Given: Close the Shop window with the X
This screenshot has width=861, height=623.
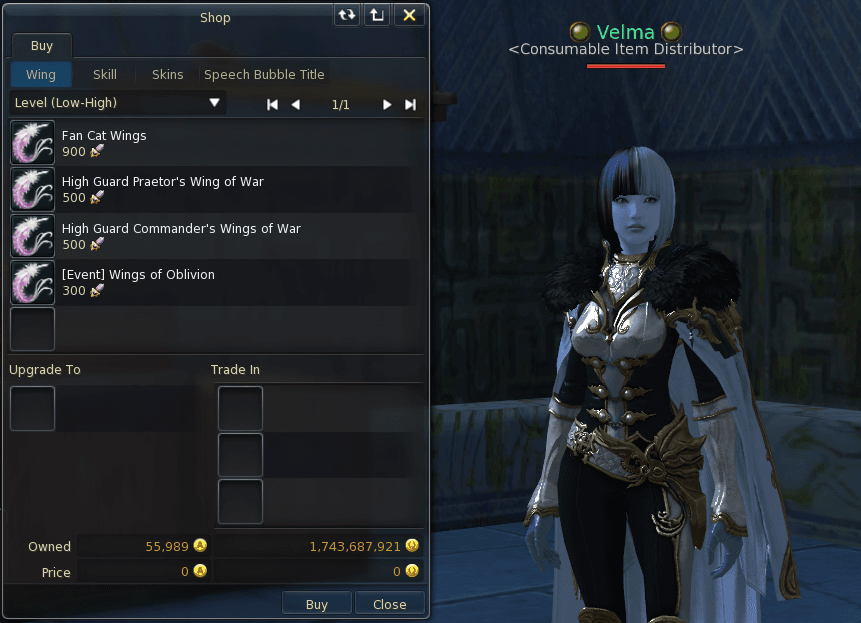Looking at the screenshot, I should 409,15.
